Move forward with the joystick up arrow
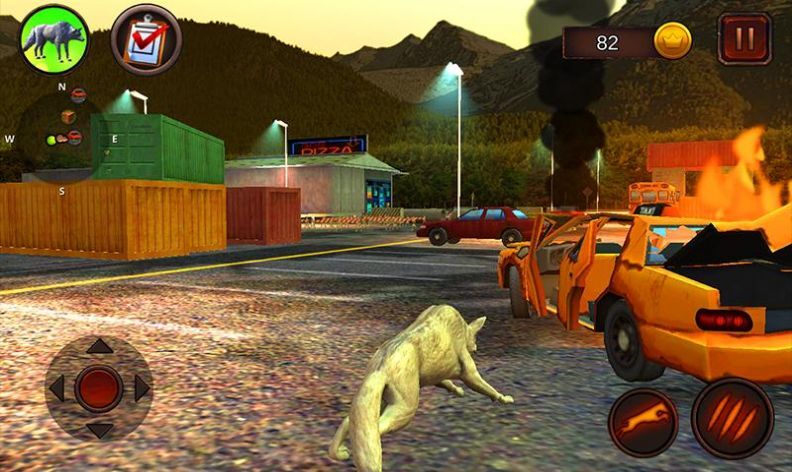Image resolution: width=792 pixels, height=472 pixels. pyautogui.click(x=99, y=347)
